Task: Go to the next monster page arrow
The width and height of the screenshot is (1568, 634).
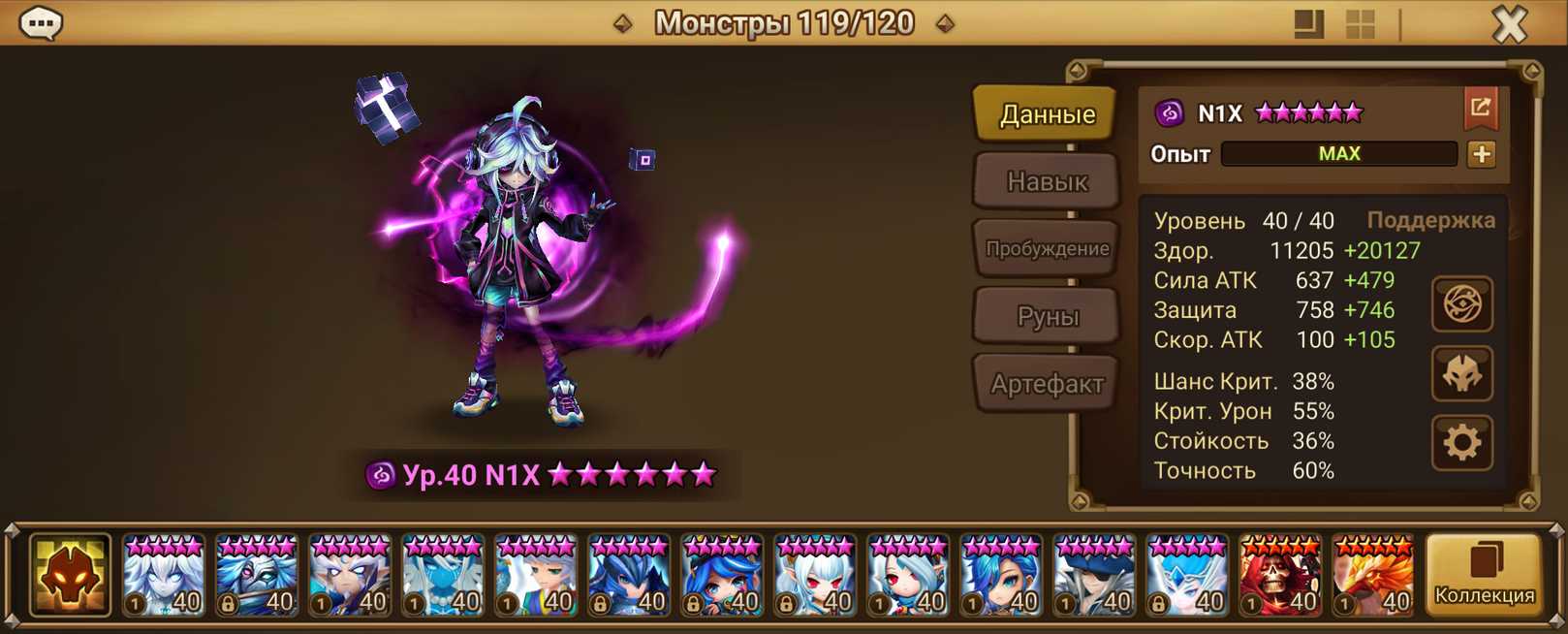Action: click(x=945, y=23)
